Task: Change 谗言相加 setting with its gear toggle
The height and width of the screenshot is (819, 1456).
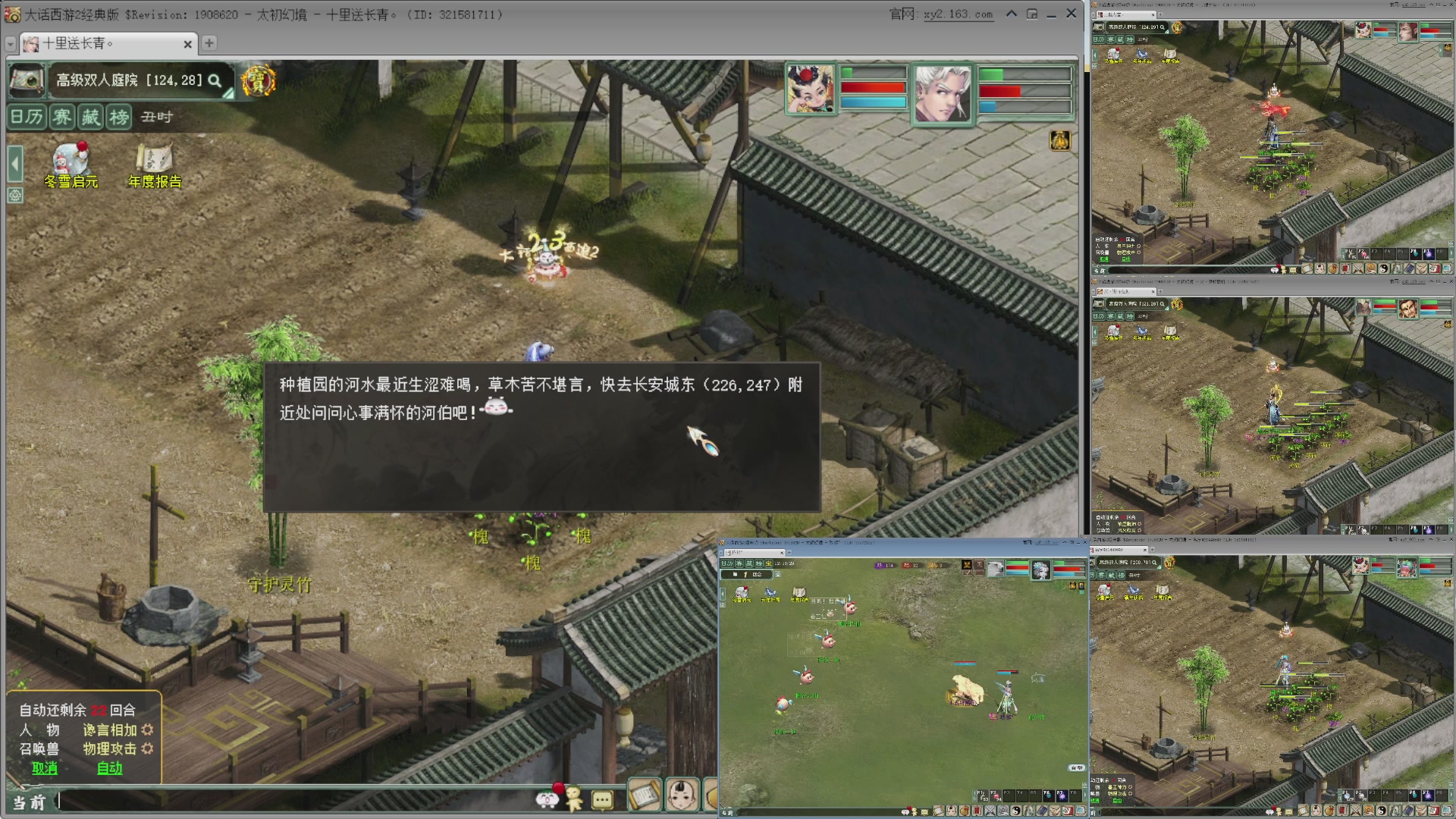Action: click(x=149, y=731)
